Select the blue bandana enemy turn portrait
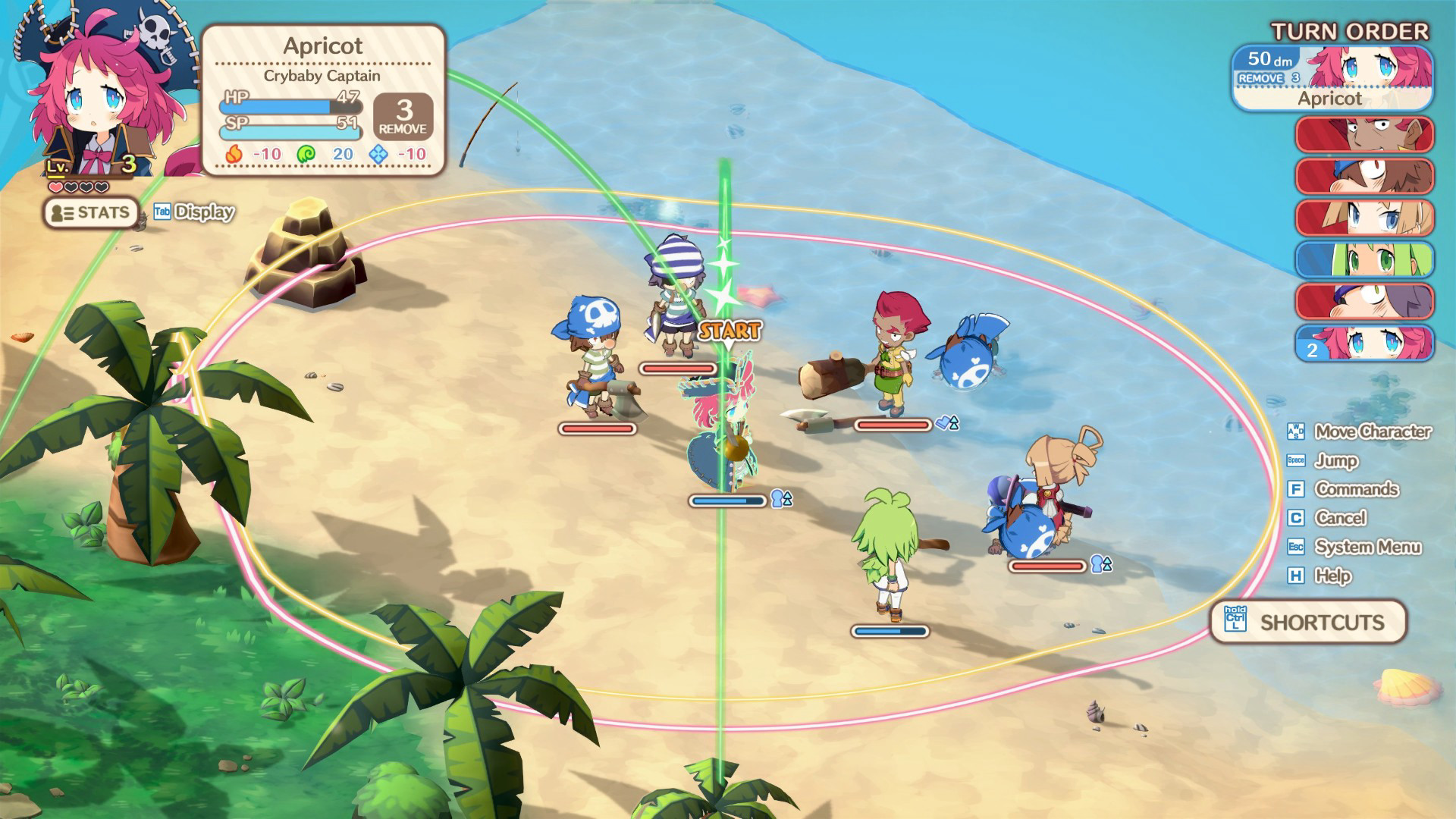The height and width of the screenshot is (819, 1456). point(1364,177)
